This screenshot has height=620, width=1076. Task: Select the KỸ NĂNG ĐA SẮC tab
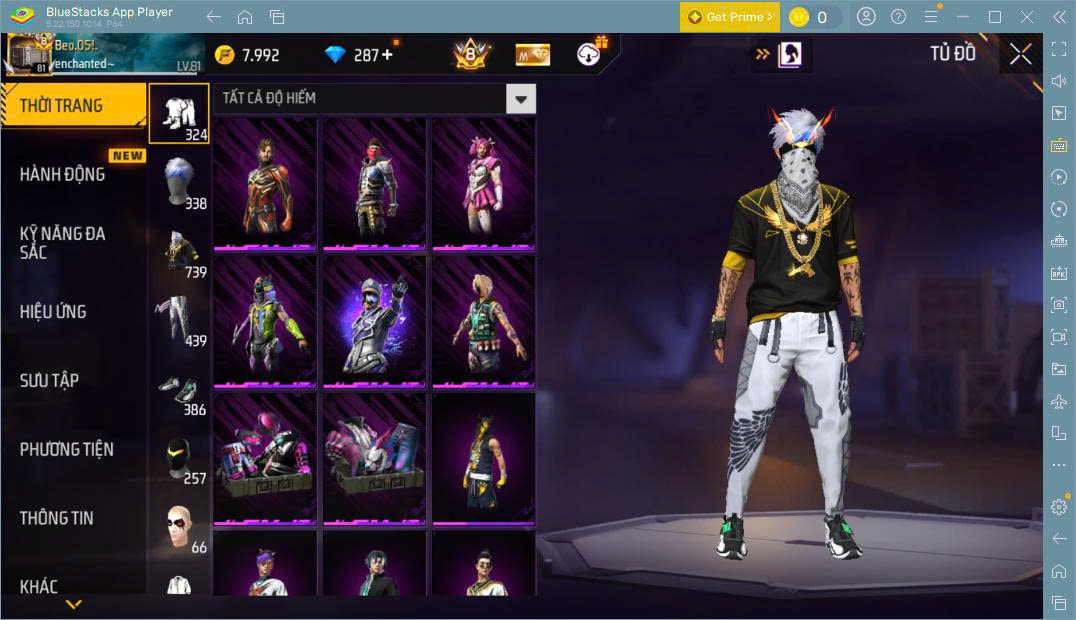coord(63,242)
